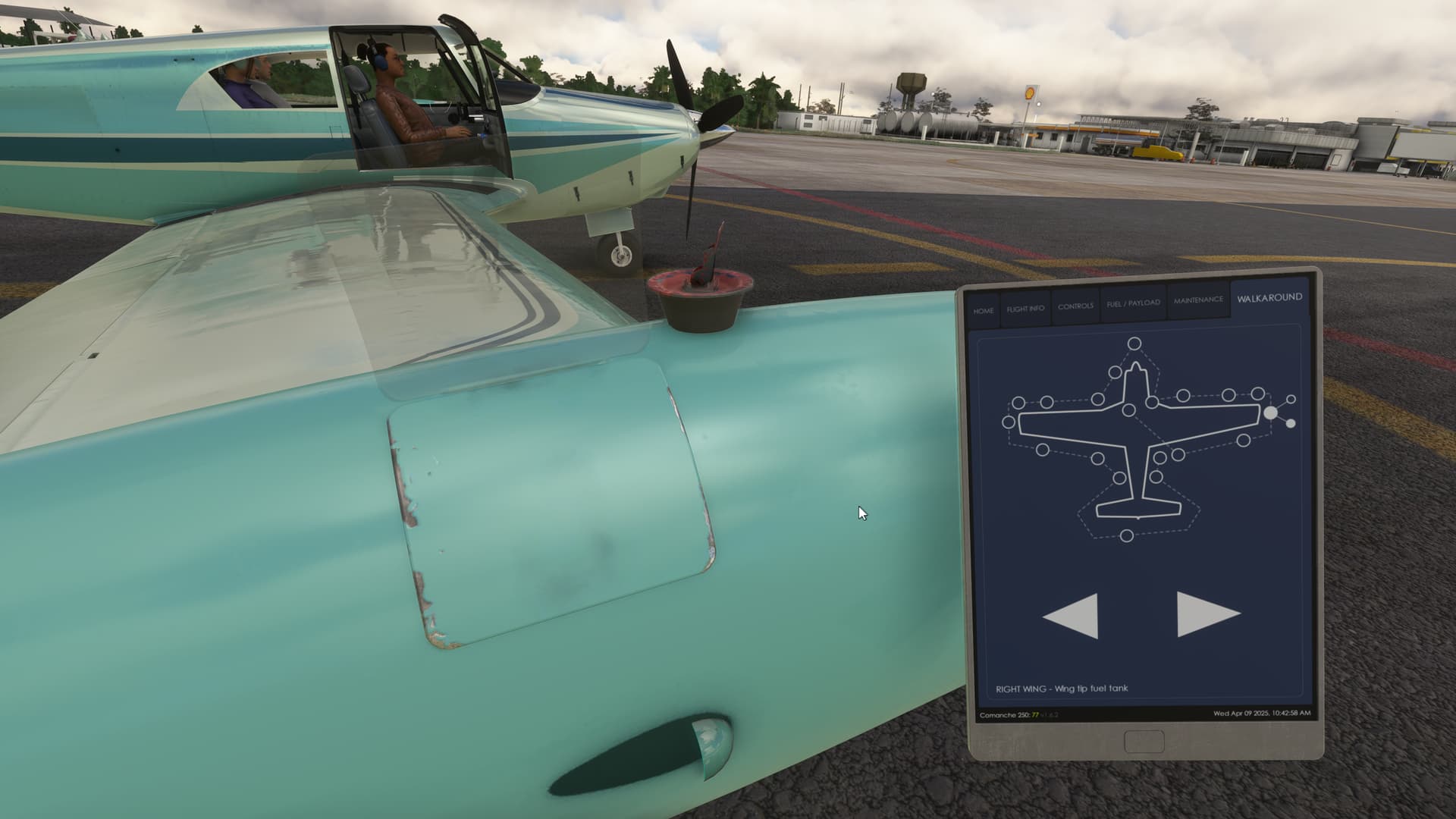Image resolution: width=1456 pixels, height=819 pixels.
Task: Open the FLIGHT INFO tab
Action: pyautogui.click(x=1025, y=309)
